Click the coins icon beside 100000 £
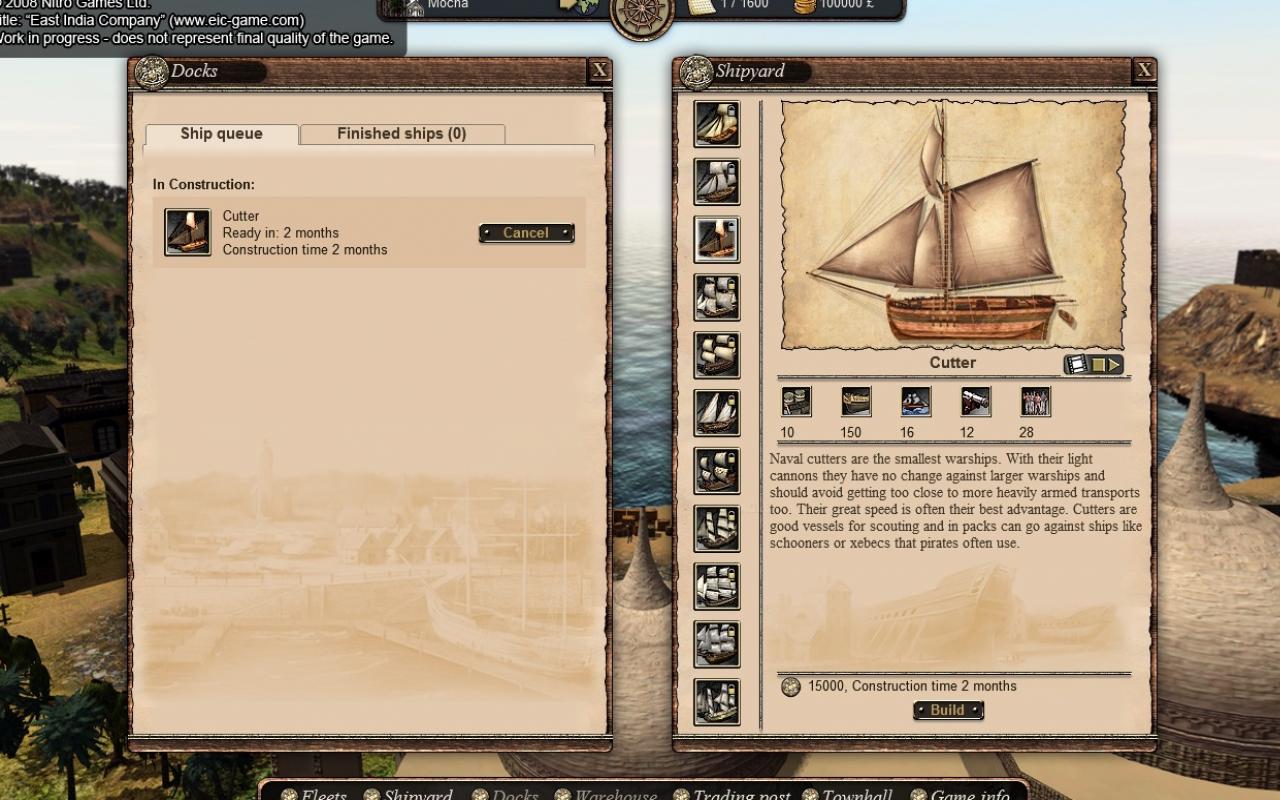 805,8
